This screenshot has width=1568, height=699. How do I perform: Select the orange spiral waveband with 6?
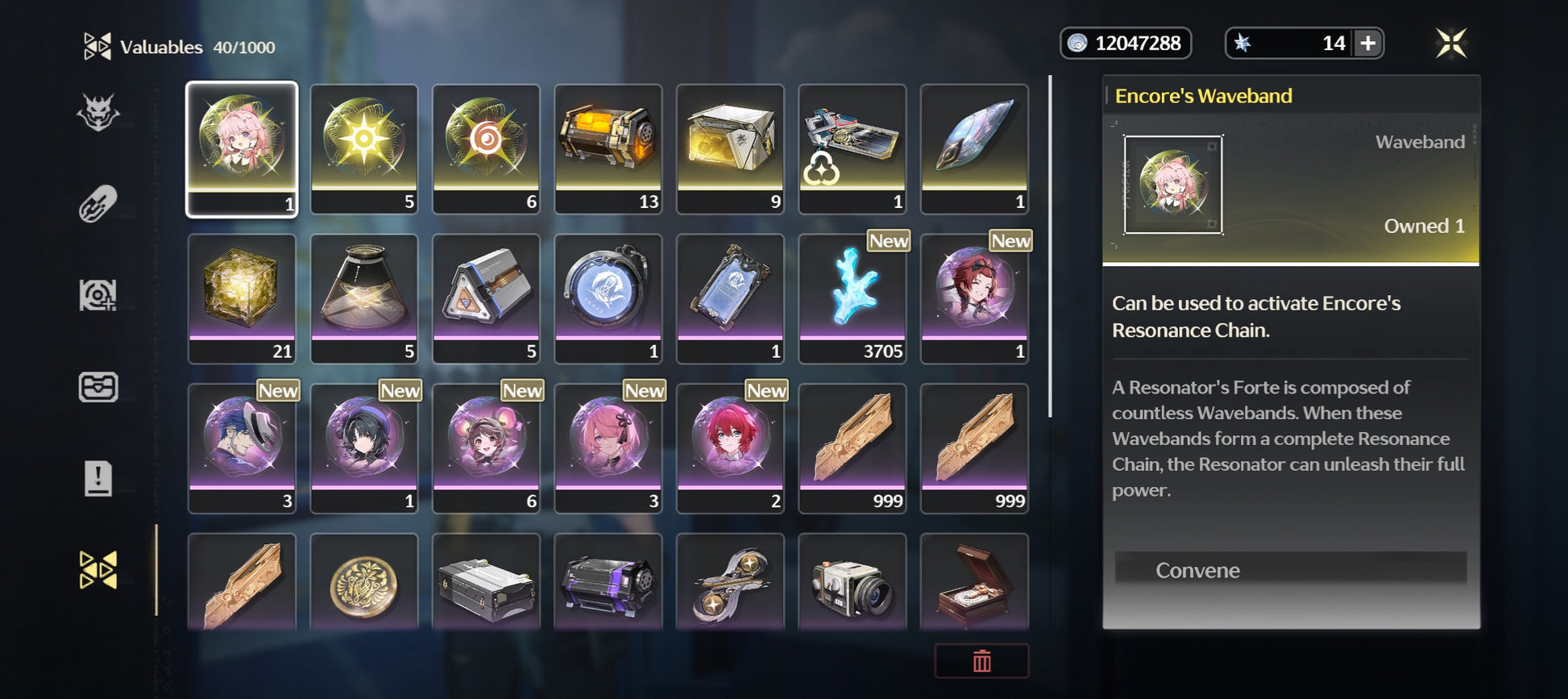(x=486, y=148)
